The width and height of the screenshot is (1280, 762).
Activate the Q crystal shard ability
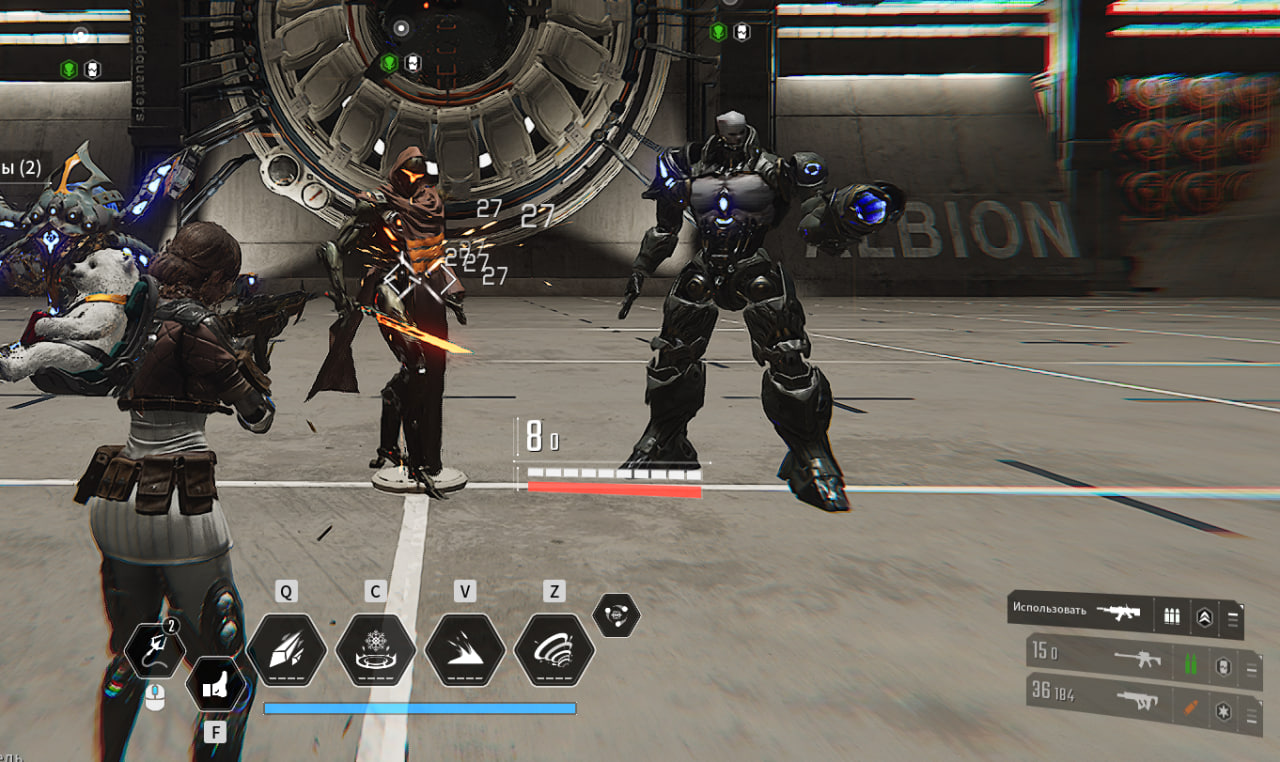point(286,650)
